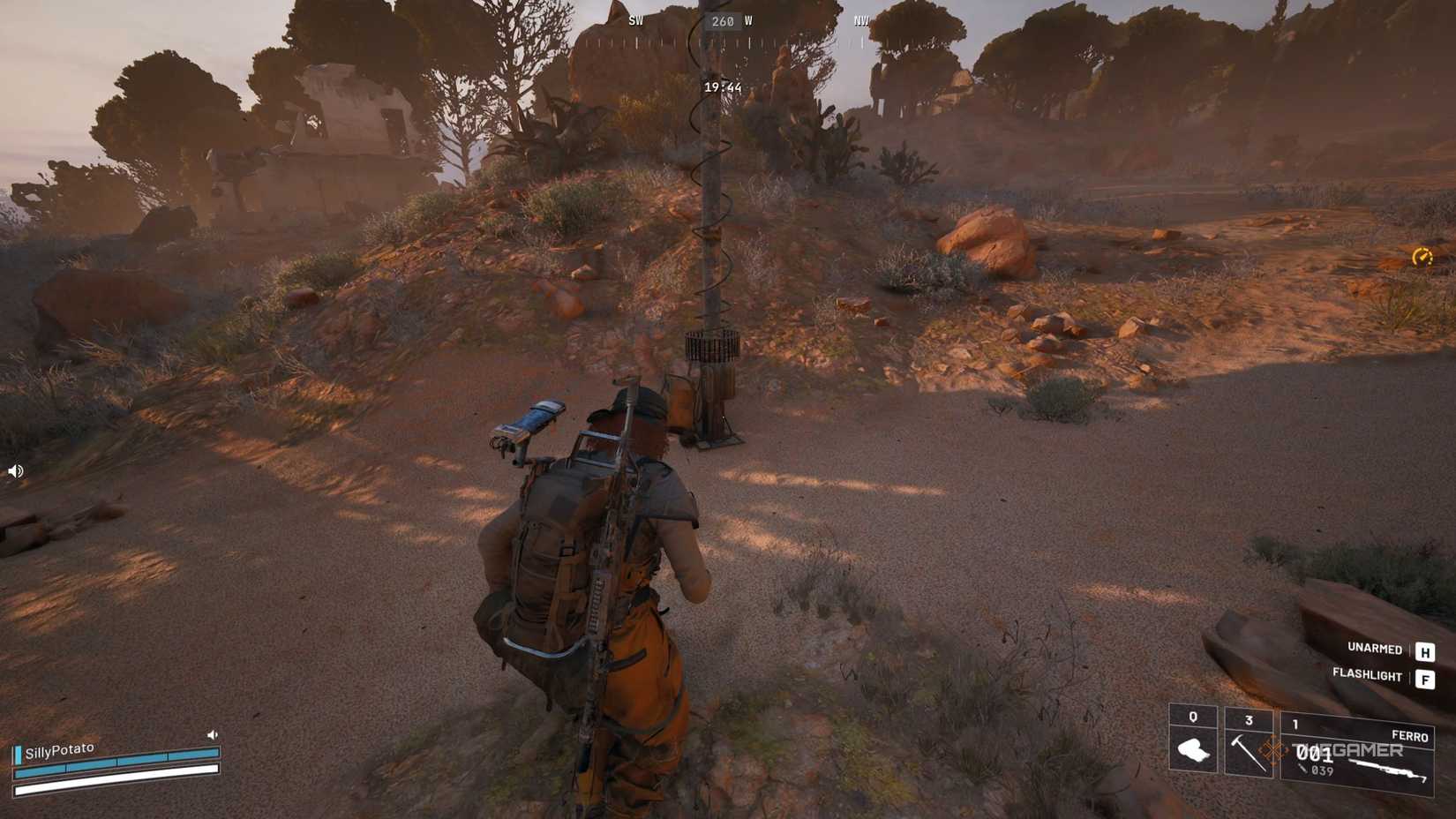Click the FLASHLIGHT text label
This screenshot has width=1456, height=819.
tap(1368, 676)
